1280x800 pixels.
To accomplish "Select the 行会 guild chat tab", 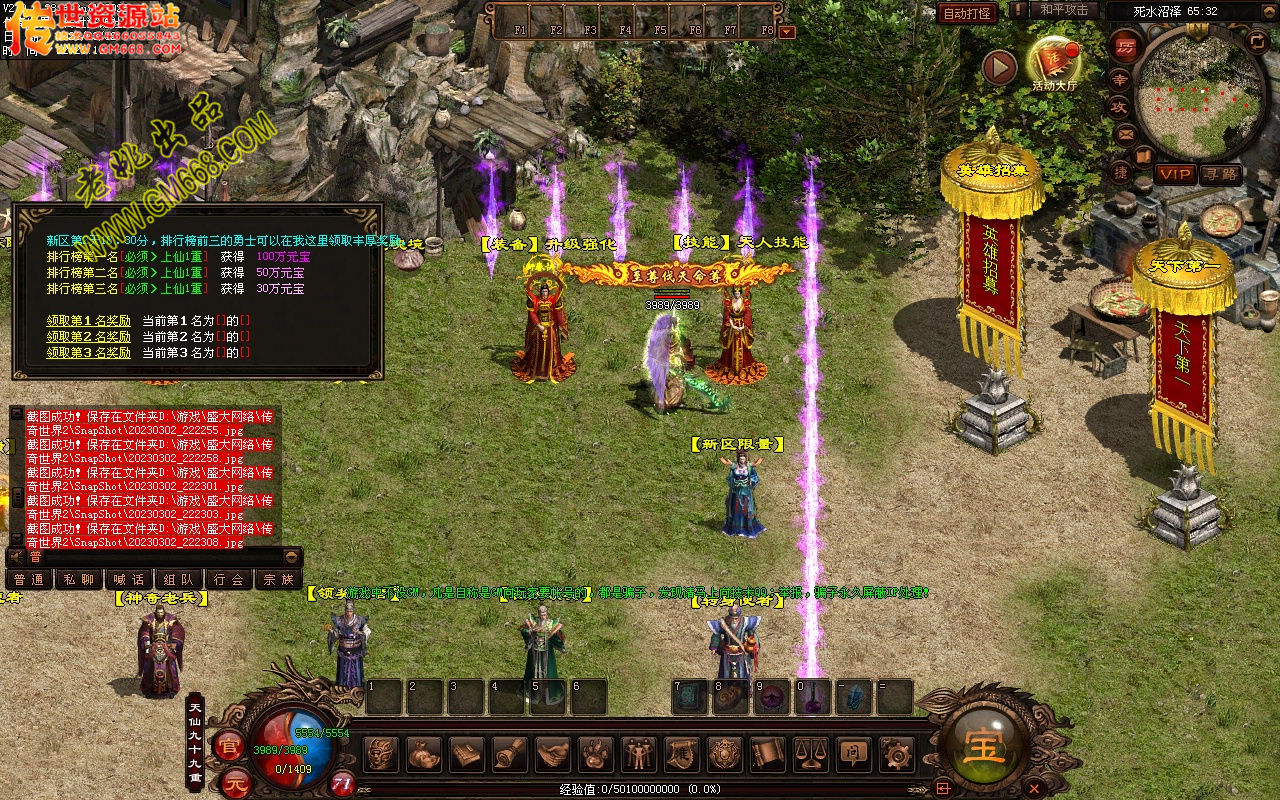I will pos(229,579).
